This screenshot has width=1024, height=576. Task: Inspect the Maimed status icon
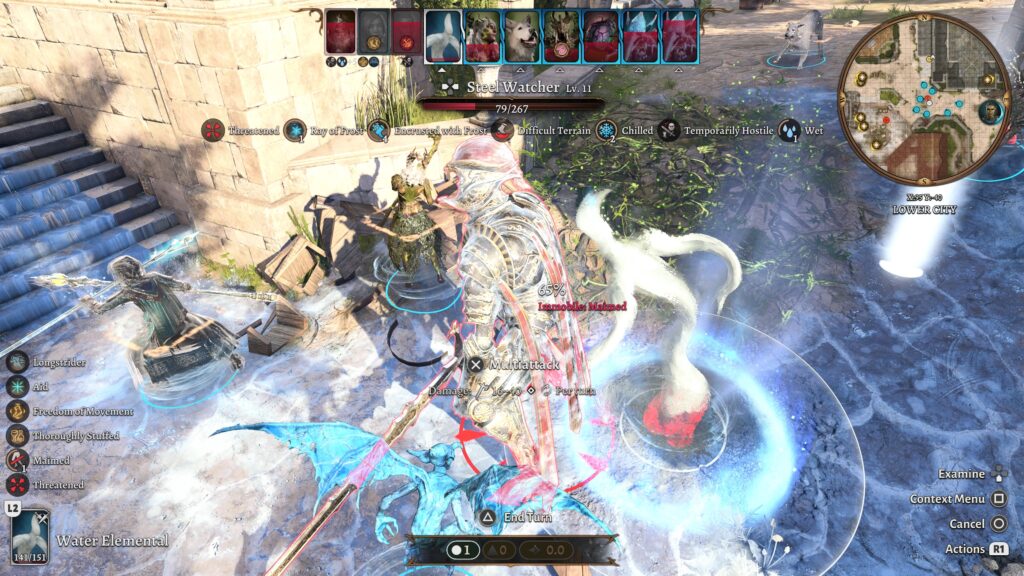tap(17, 460)
